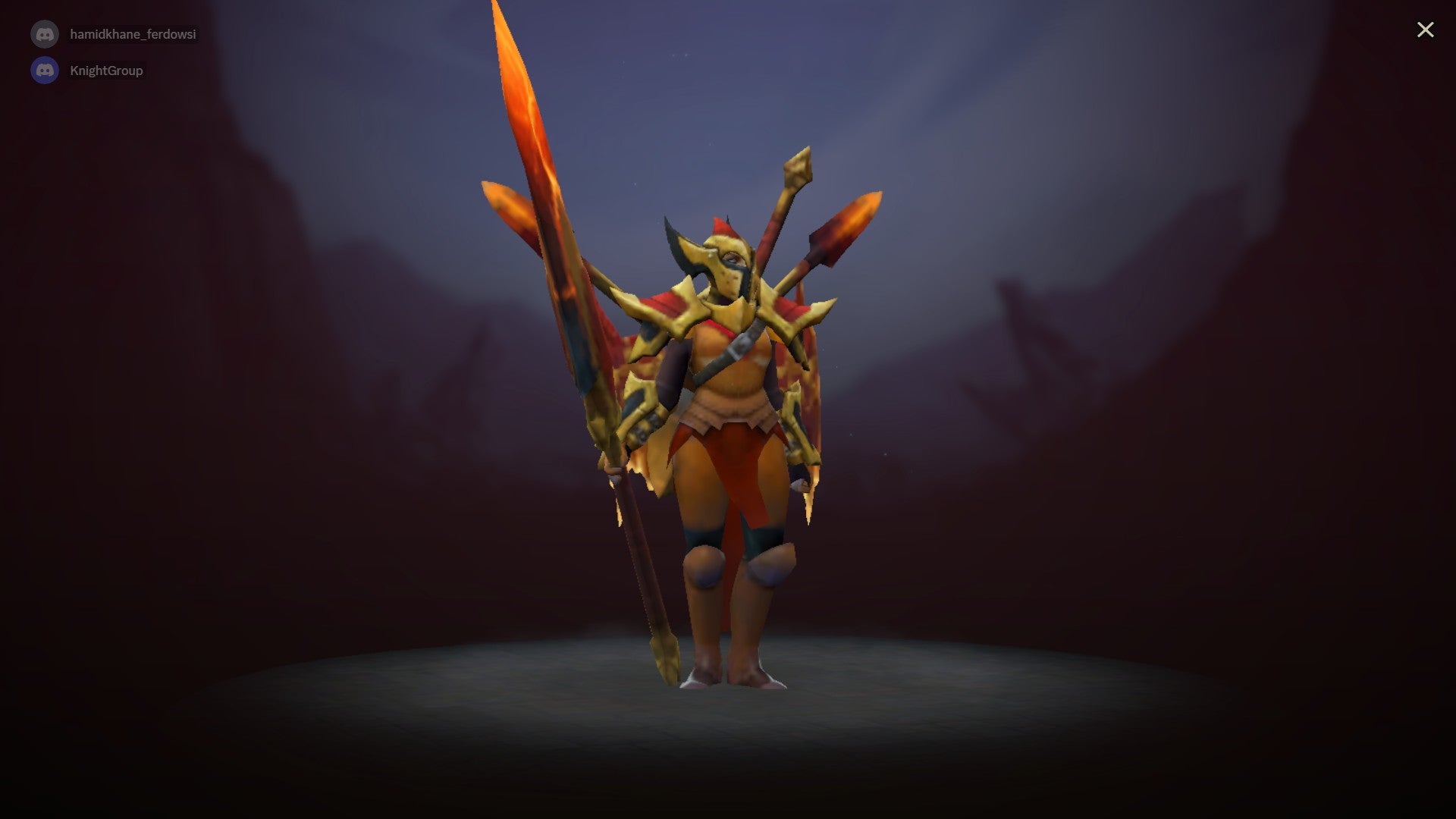This screenshot has width=1456, height=819.
Task: Click the KnightGroup name label
Action: click(106, 70)
